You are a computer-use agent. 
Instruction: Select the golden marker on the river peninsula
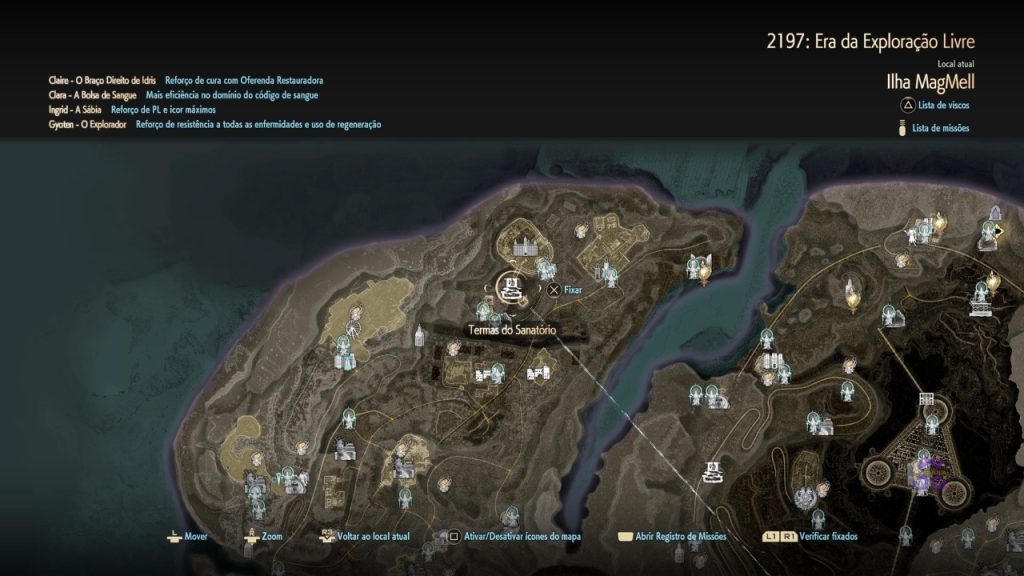(704, 270)
